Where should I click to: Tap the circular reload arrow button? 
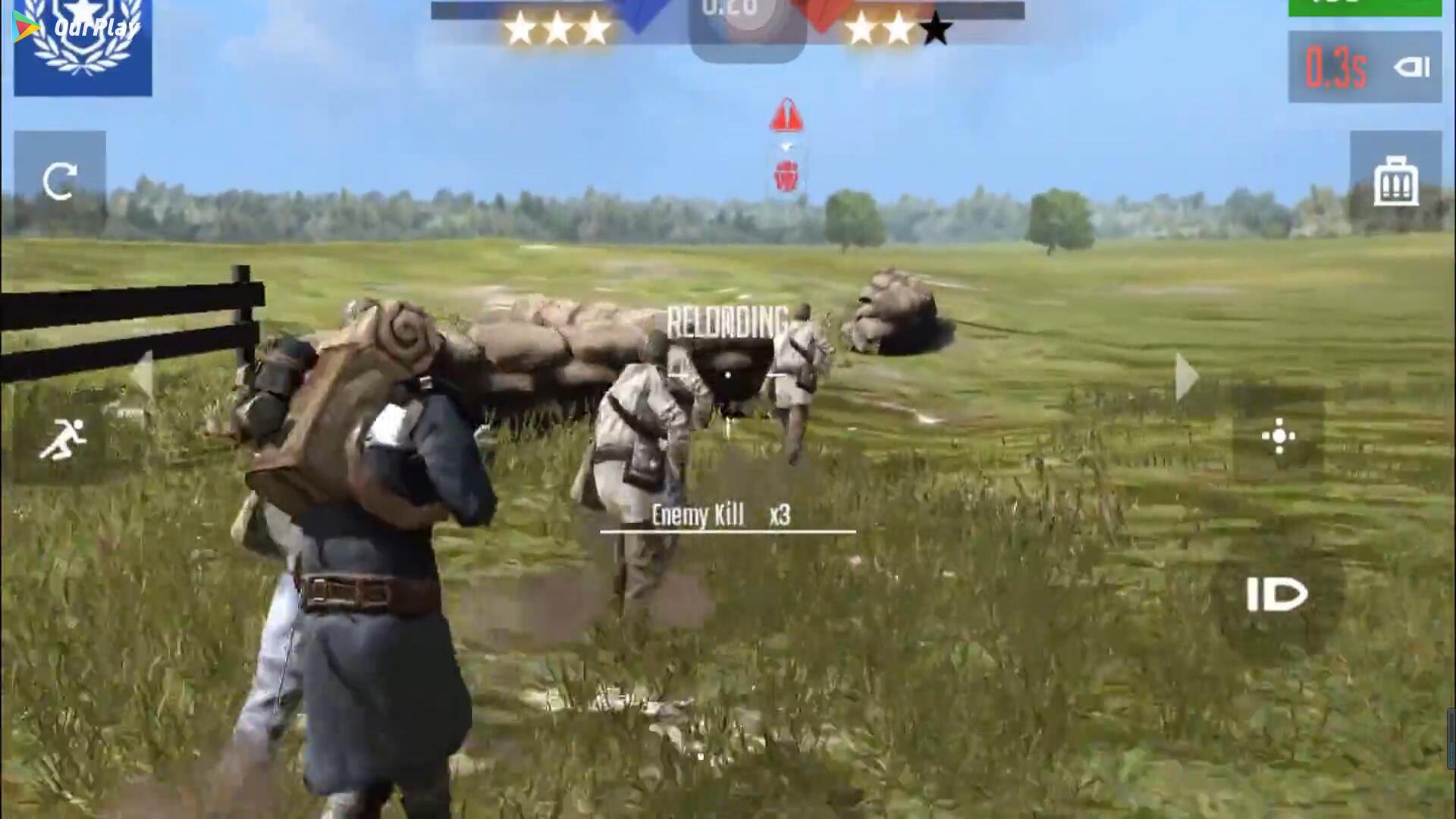click(59, 181)
